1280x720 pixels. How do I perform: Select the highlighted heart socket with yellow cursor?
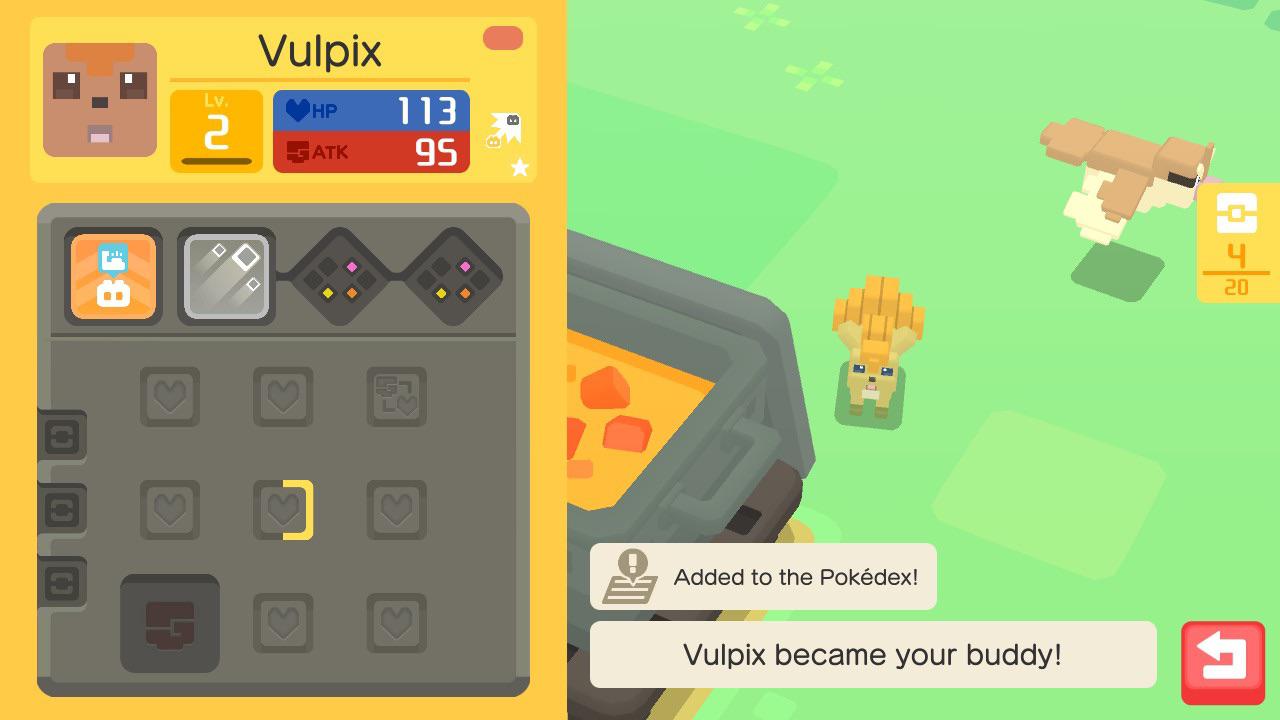click(x=283, y=508)
